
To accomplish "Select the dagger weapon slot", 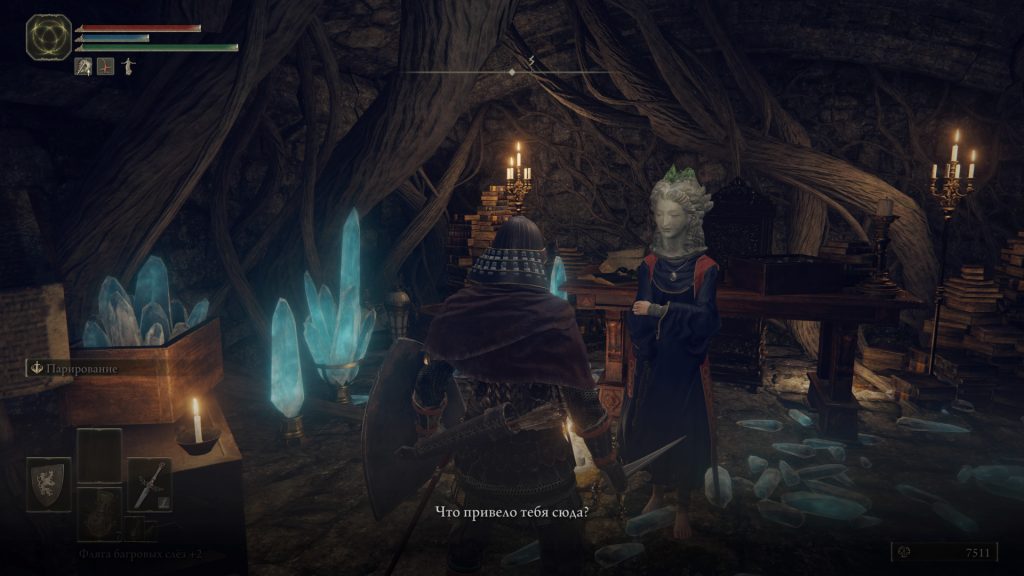I will click(149, 485).
